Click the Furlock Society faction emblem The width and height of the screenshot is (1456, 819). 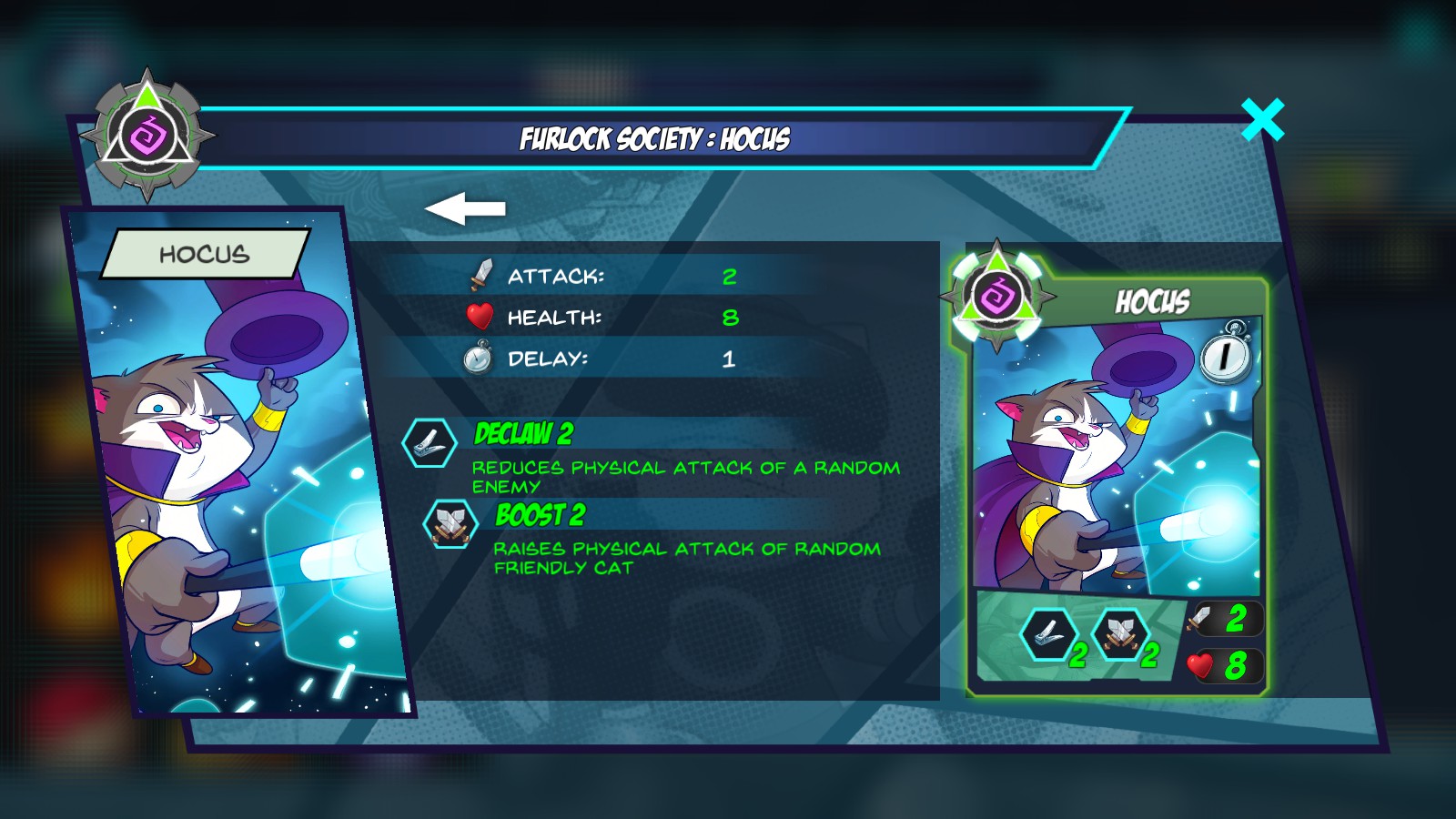point(147,136)
